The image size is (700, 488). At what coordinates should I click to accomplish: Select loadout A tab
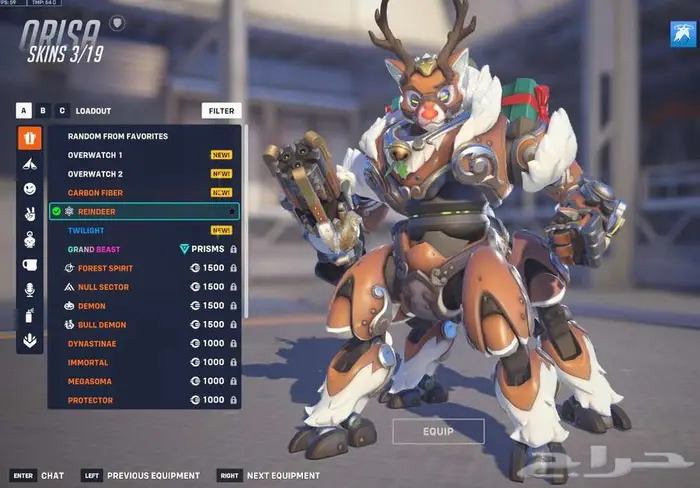pyautogui.click(x=22, y=111)
